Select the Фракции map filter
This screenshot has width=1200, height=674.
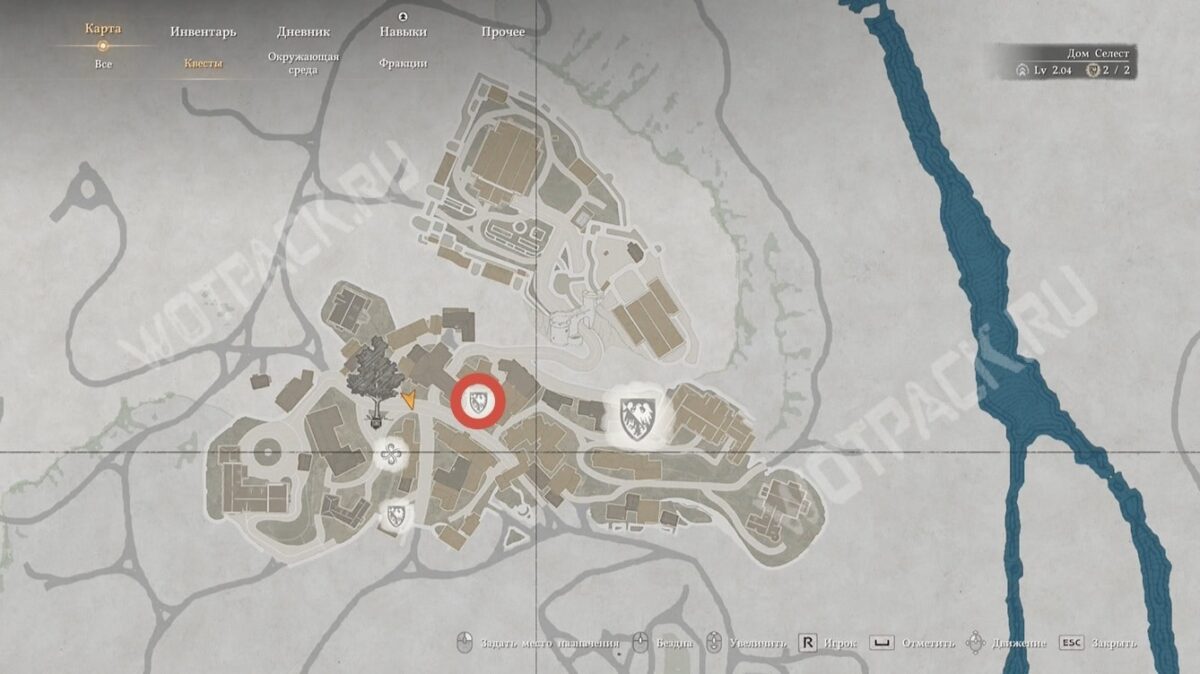pos(403,64)
